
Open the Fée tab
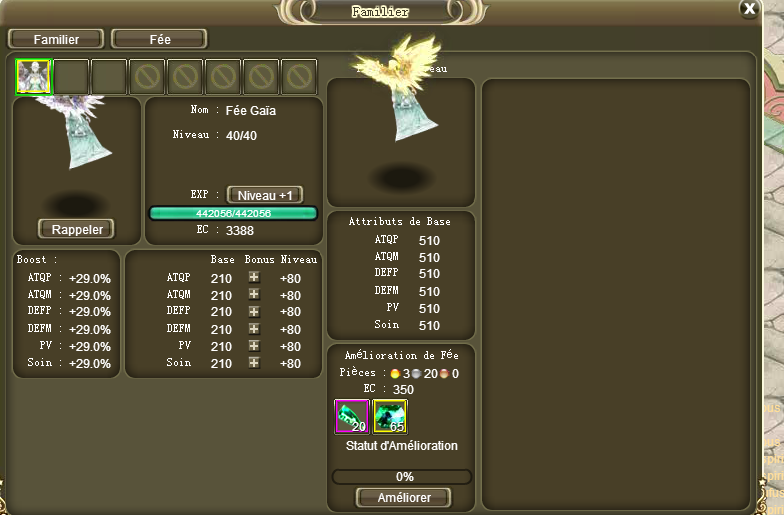(x=159, y=39)
